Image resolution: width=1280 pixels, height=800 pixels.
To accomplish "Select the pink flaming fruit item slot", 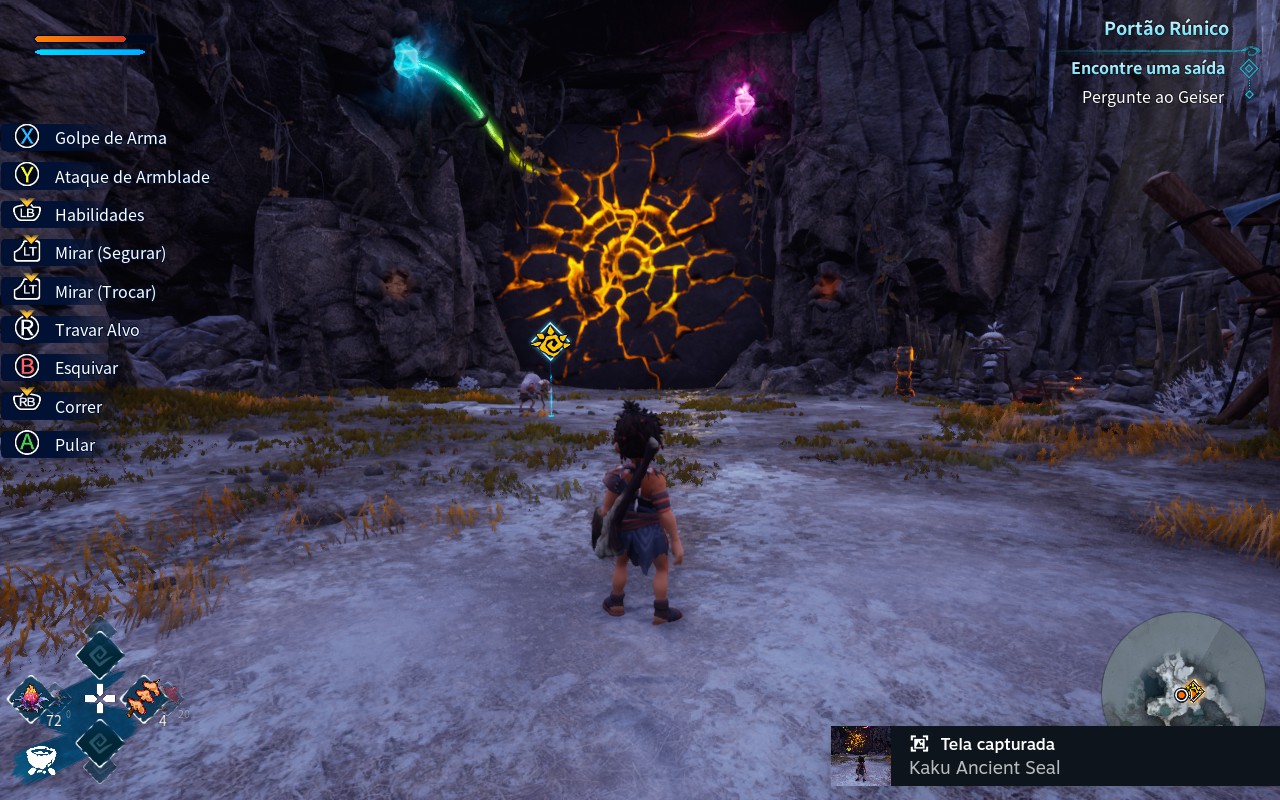I will (31, 698).
